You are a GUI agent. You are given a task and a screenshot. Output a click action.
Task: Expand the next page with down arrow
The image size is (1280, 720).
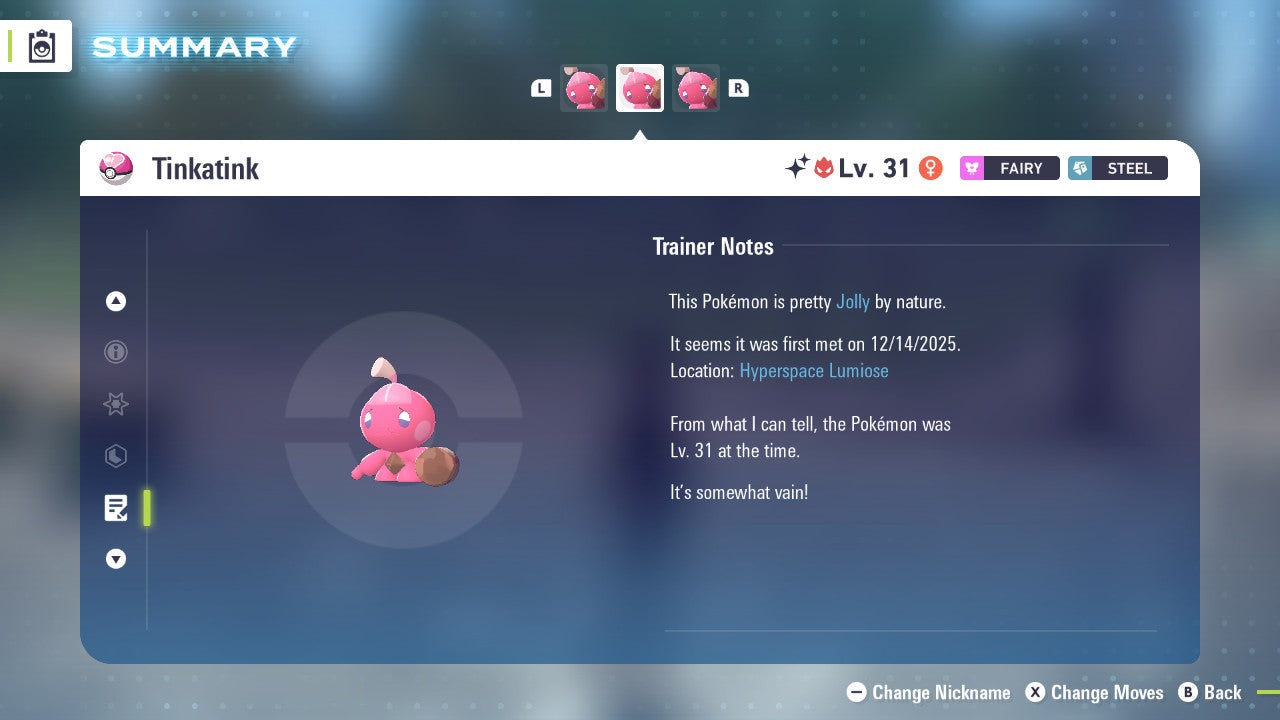[116, 559]
